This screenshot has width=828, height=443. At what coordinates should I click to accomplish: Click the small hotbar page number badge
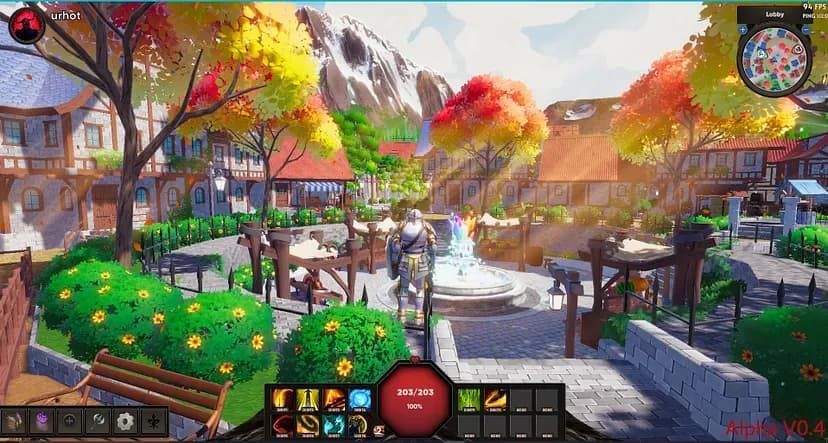pos(379,429)
